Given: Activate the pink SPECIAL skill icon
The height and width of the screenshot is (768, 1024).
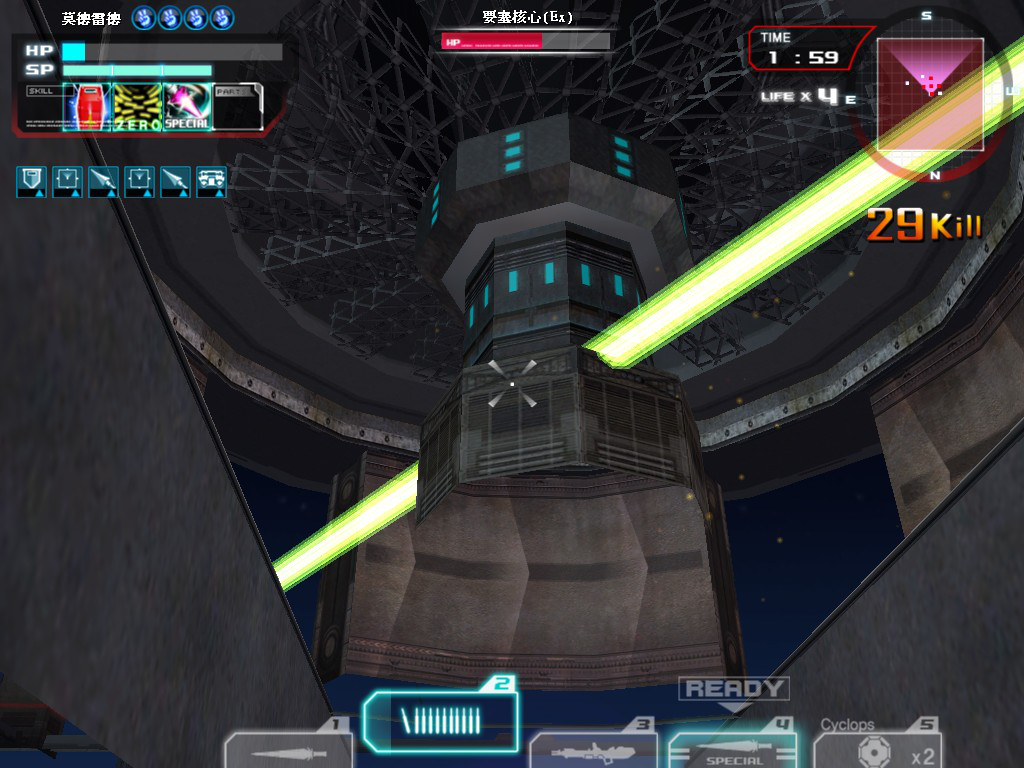Looking at the screenshot, I should 187,107.
